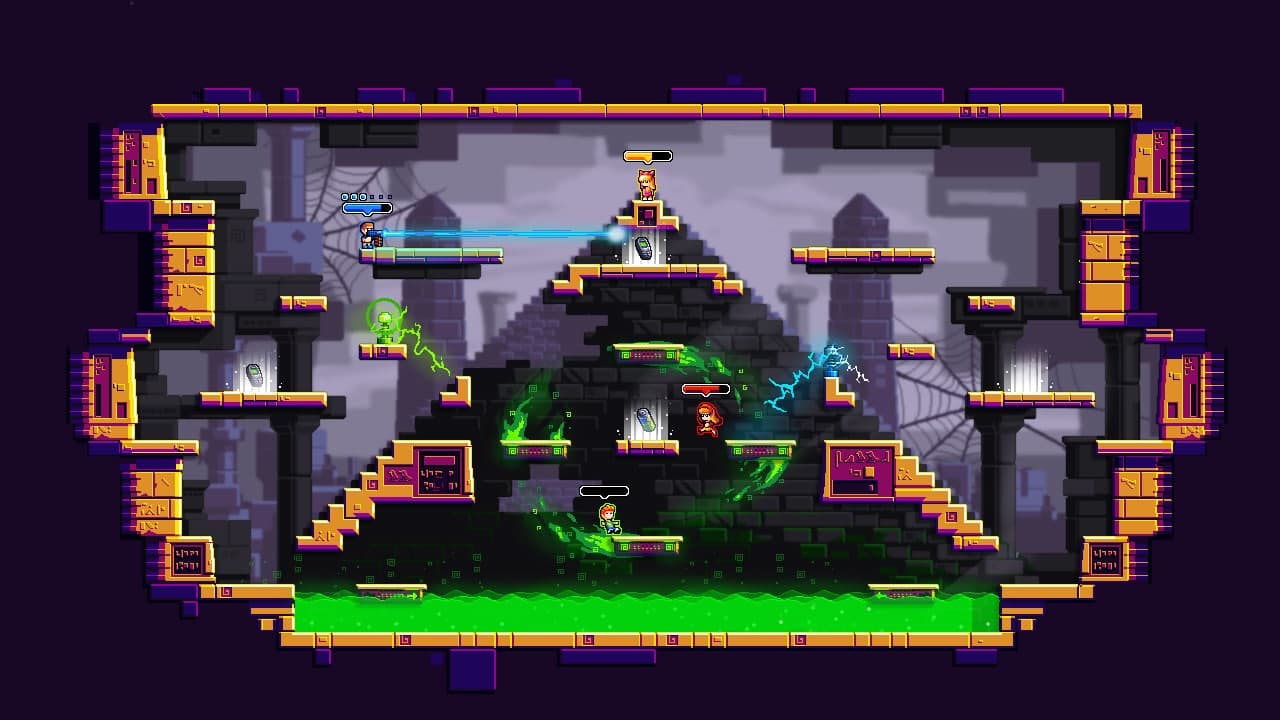Click the phone weapon pickup atop the pyramid

644,247
